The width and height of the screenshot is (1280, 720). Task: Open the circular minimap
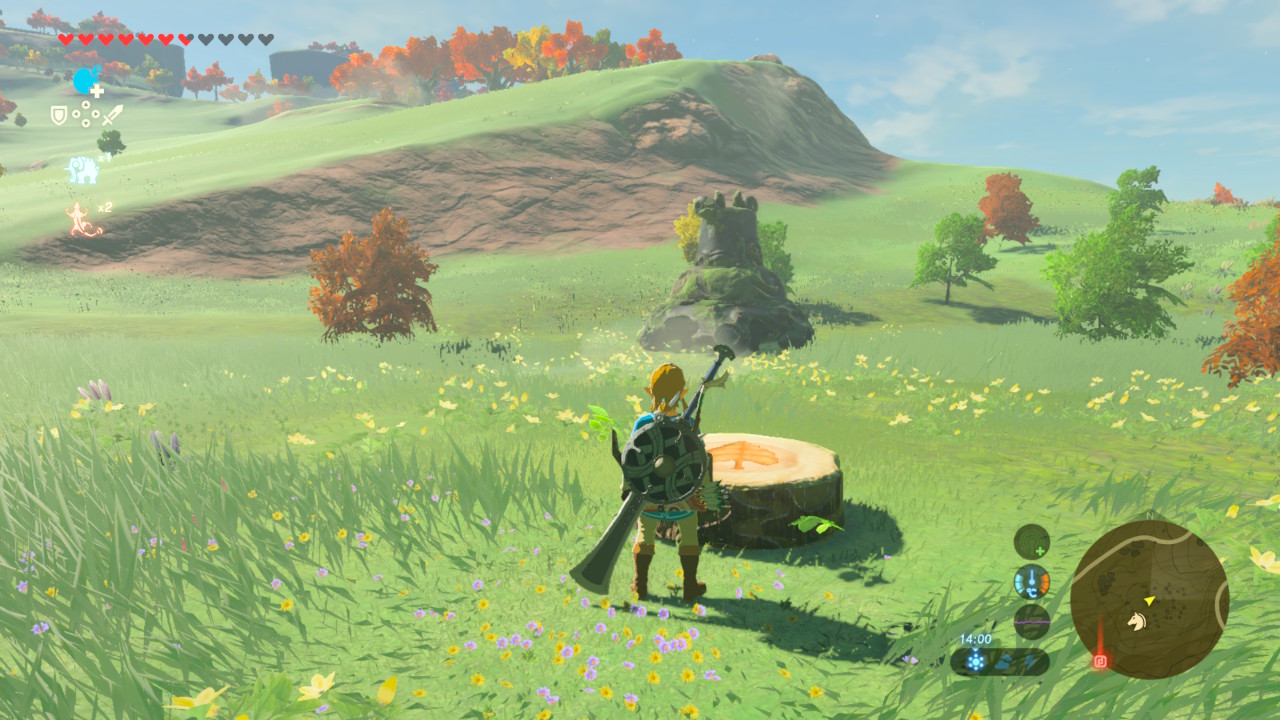pyautogui.click(x=1149, y=599)
